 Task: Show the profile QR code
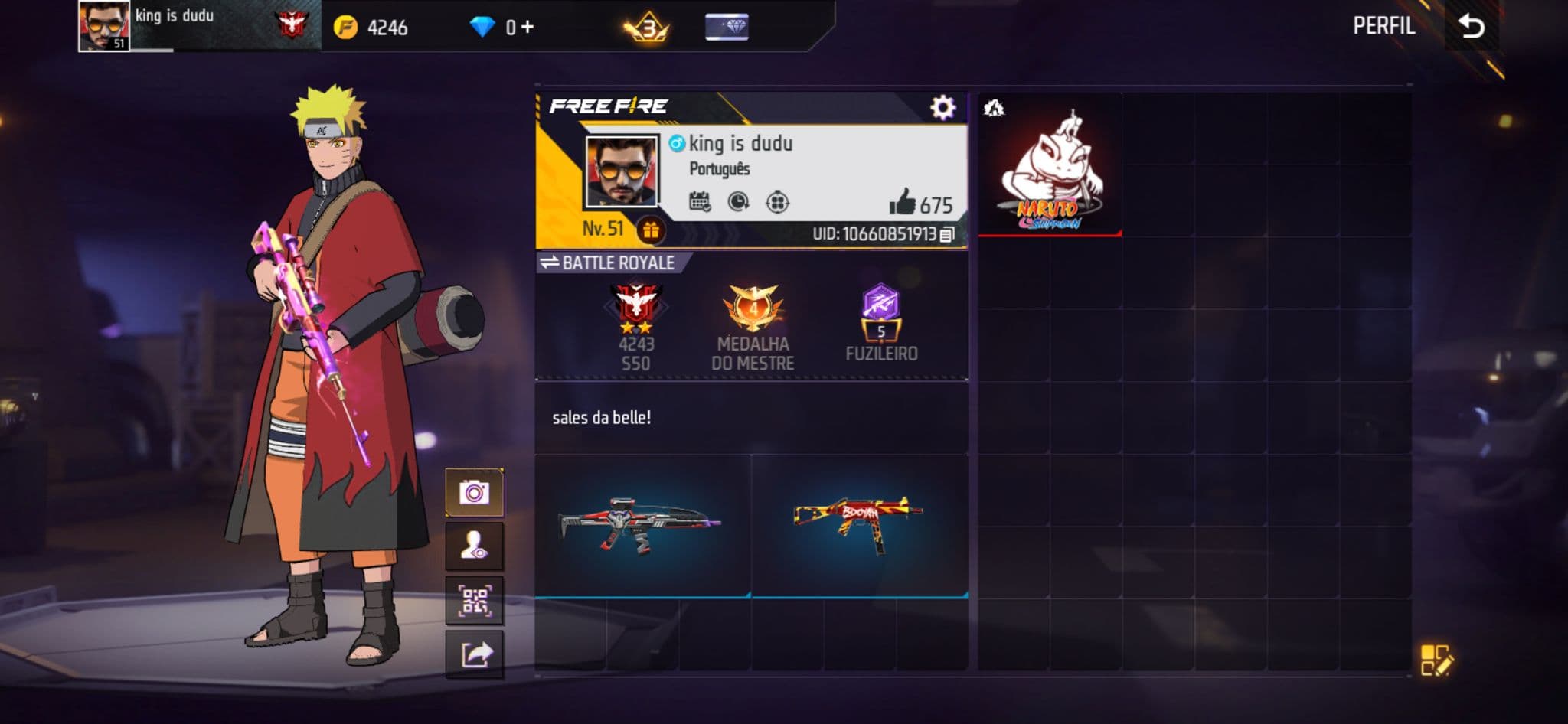475,600
